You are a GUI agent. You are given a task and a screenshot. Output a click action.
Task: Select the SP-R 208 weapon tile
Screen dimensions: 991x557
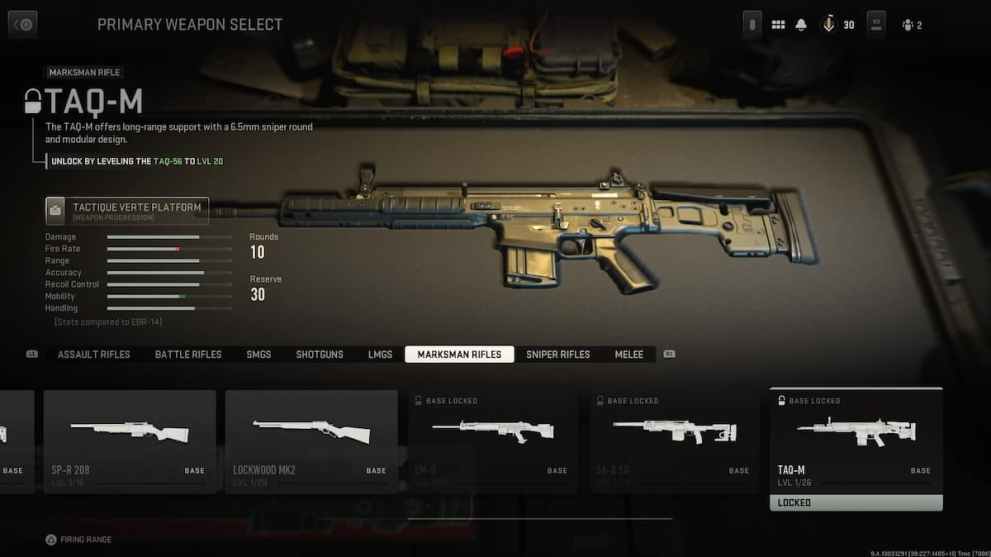(129, 440)
